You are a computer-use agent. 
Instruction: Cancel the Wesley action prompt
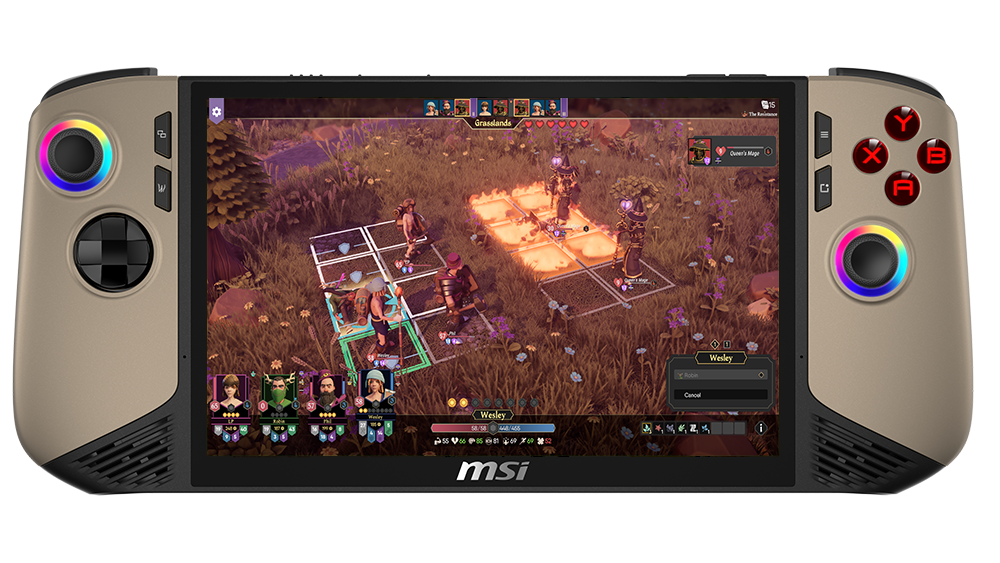click(x=720, y=395)
